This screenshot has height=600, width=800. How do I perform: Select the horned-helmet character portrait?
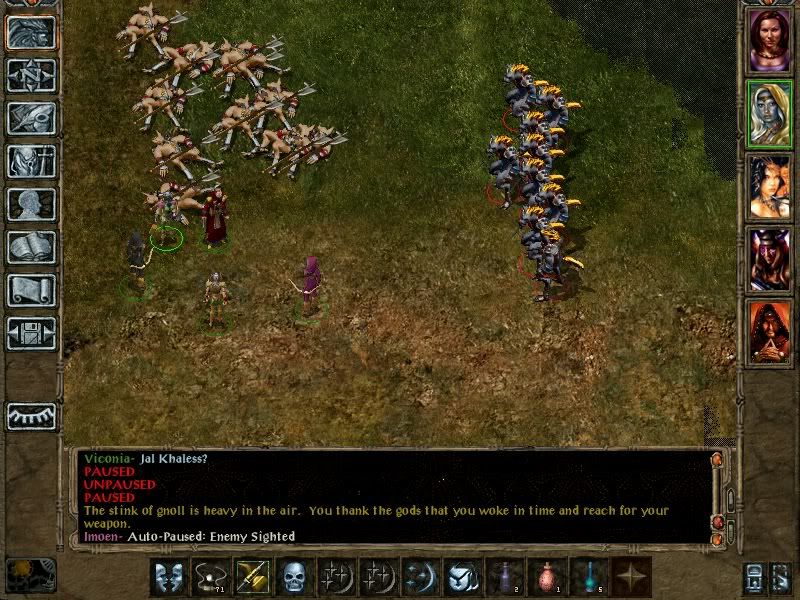click(770, 259)
